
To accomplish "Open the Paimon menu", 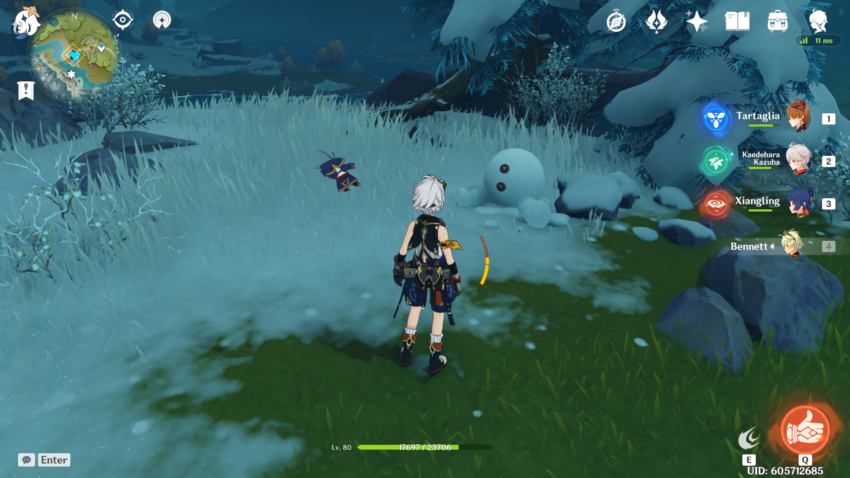I will pos(25,21).
